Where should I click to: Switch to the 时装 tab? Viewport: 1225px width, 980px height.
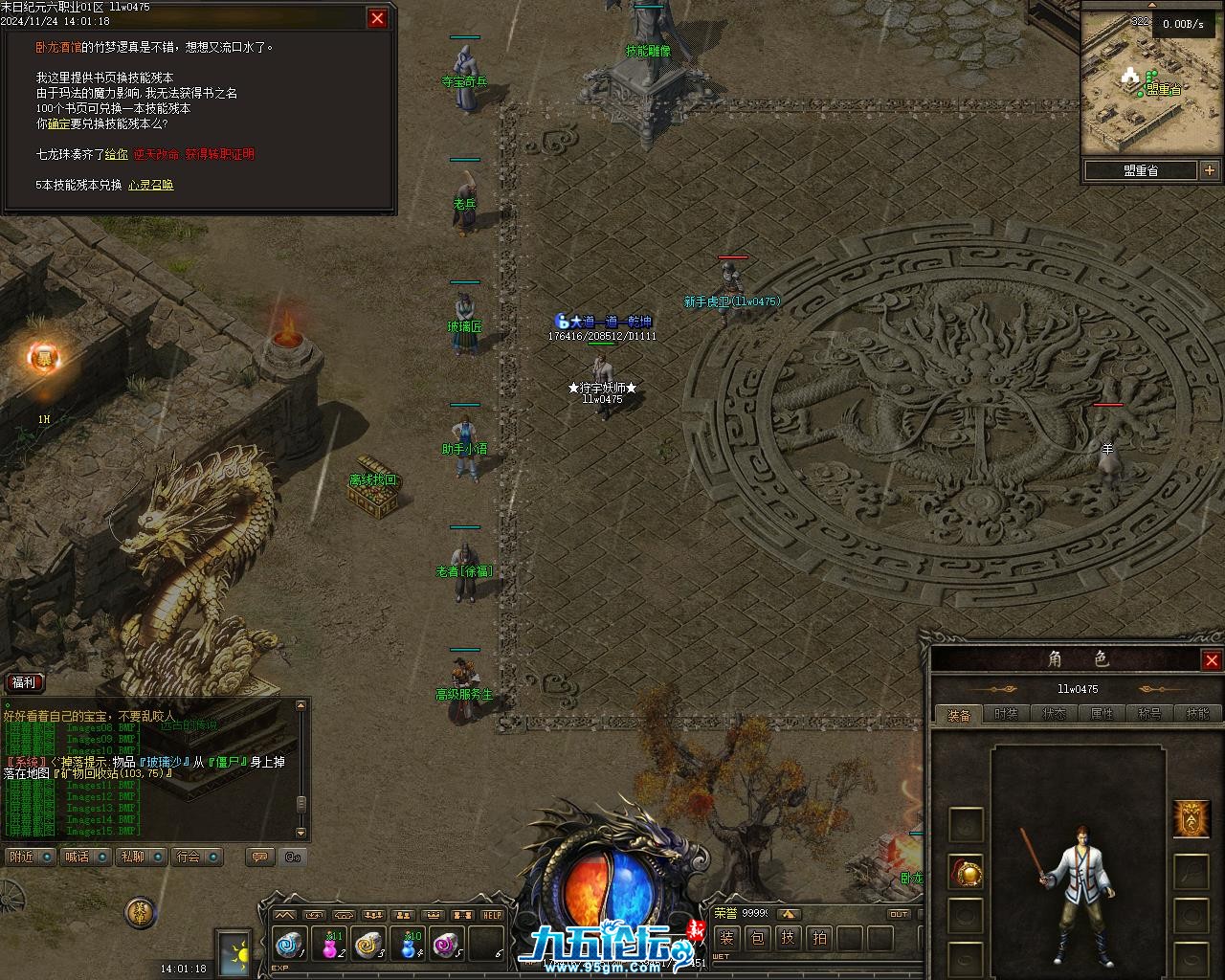coord(1006,714)
